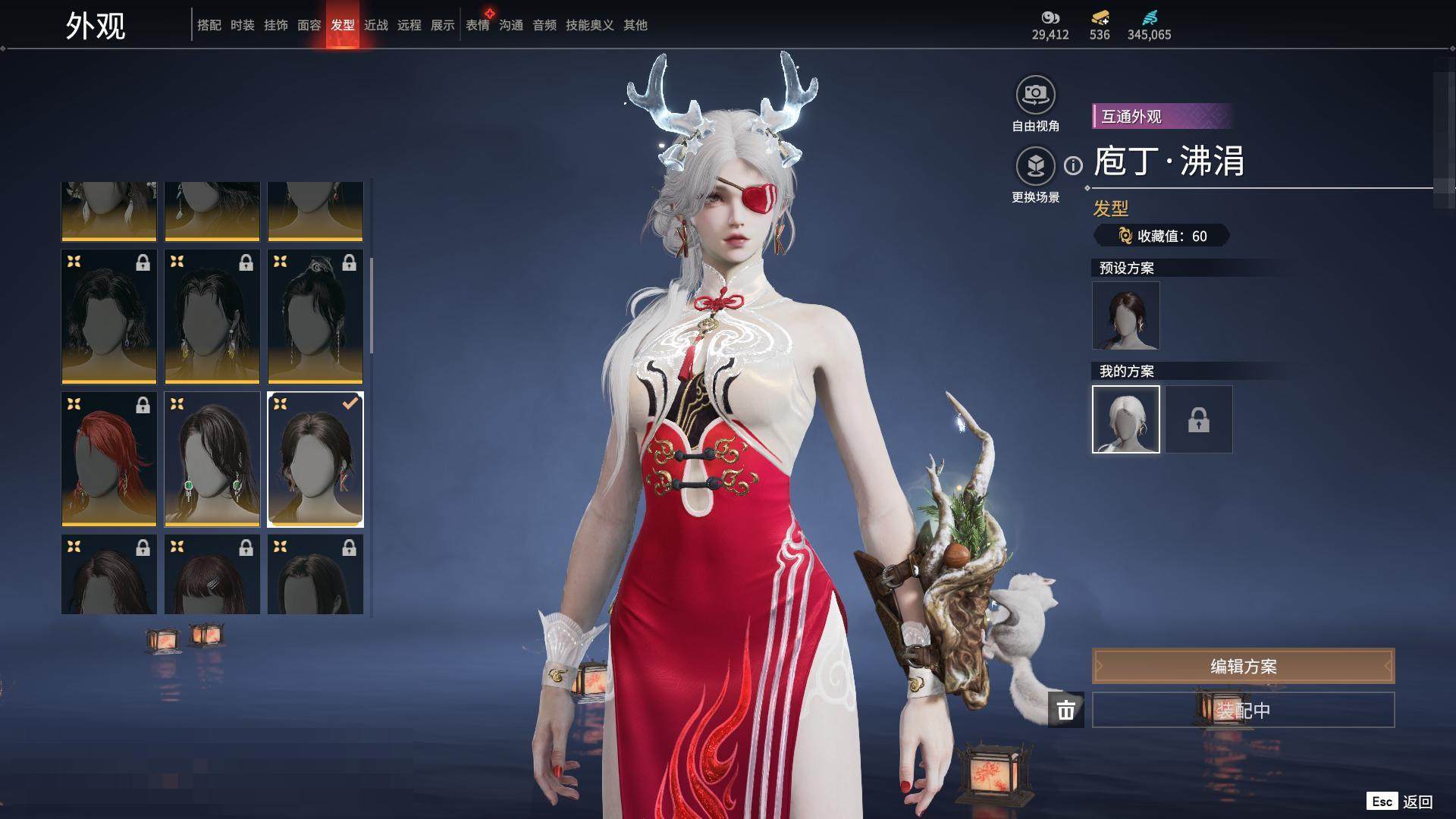Switch to the 其他 tab
The image size is (1456, 819).
pyautogui.click(x=635, y=25)
